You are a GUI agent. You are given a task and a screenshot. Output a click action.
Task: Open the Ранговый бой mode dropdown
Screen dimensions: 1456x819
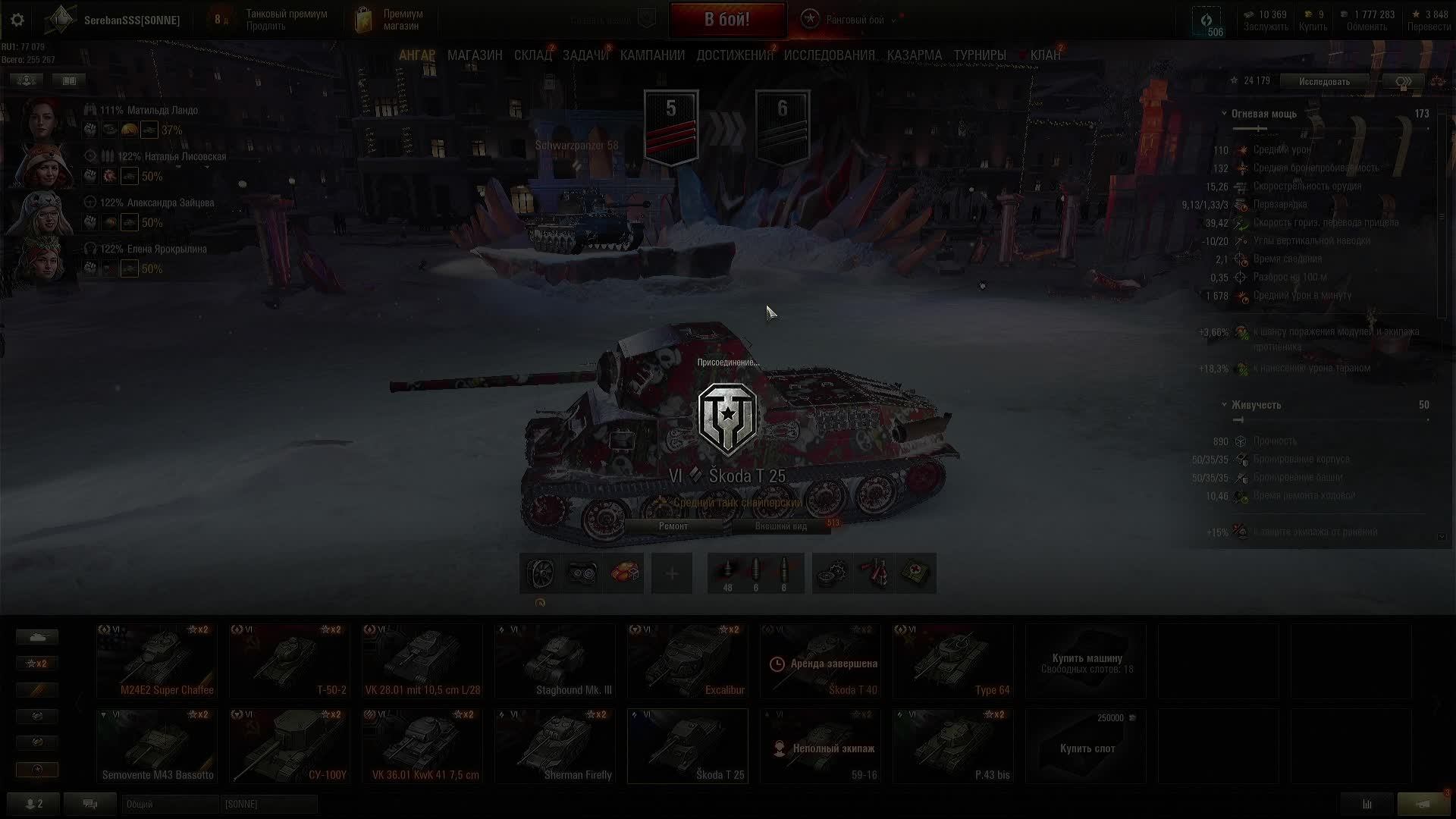(893, 20)
